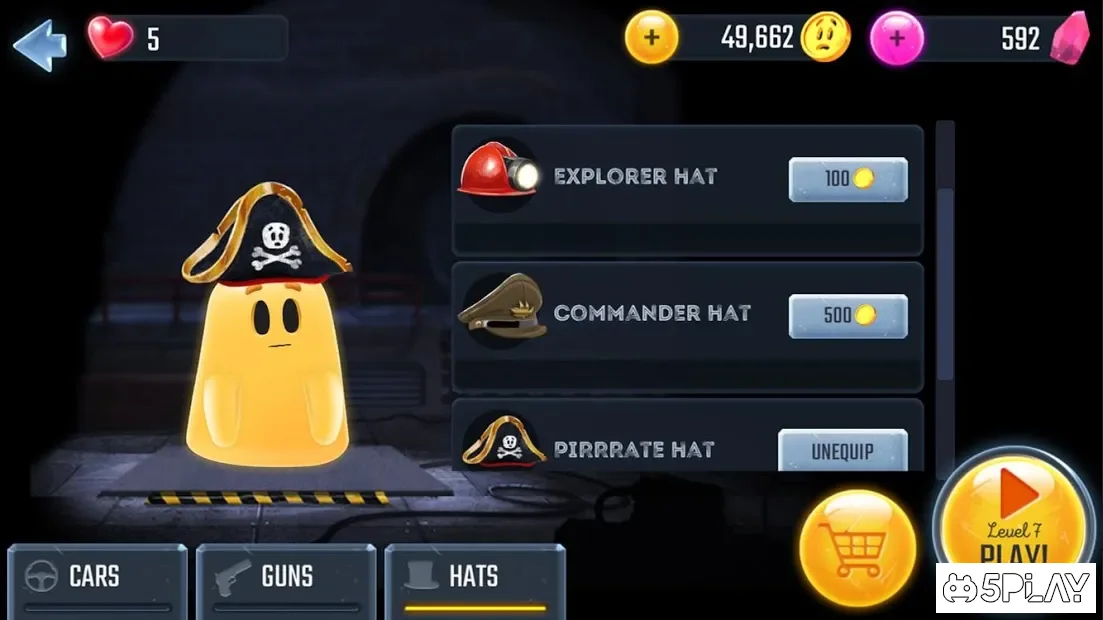Buy the Explorer Hat for 100 coins
1103x620 pixels.
coord(848,180)
